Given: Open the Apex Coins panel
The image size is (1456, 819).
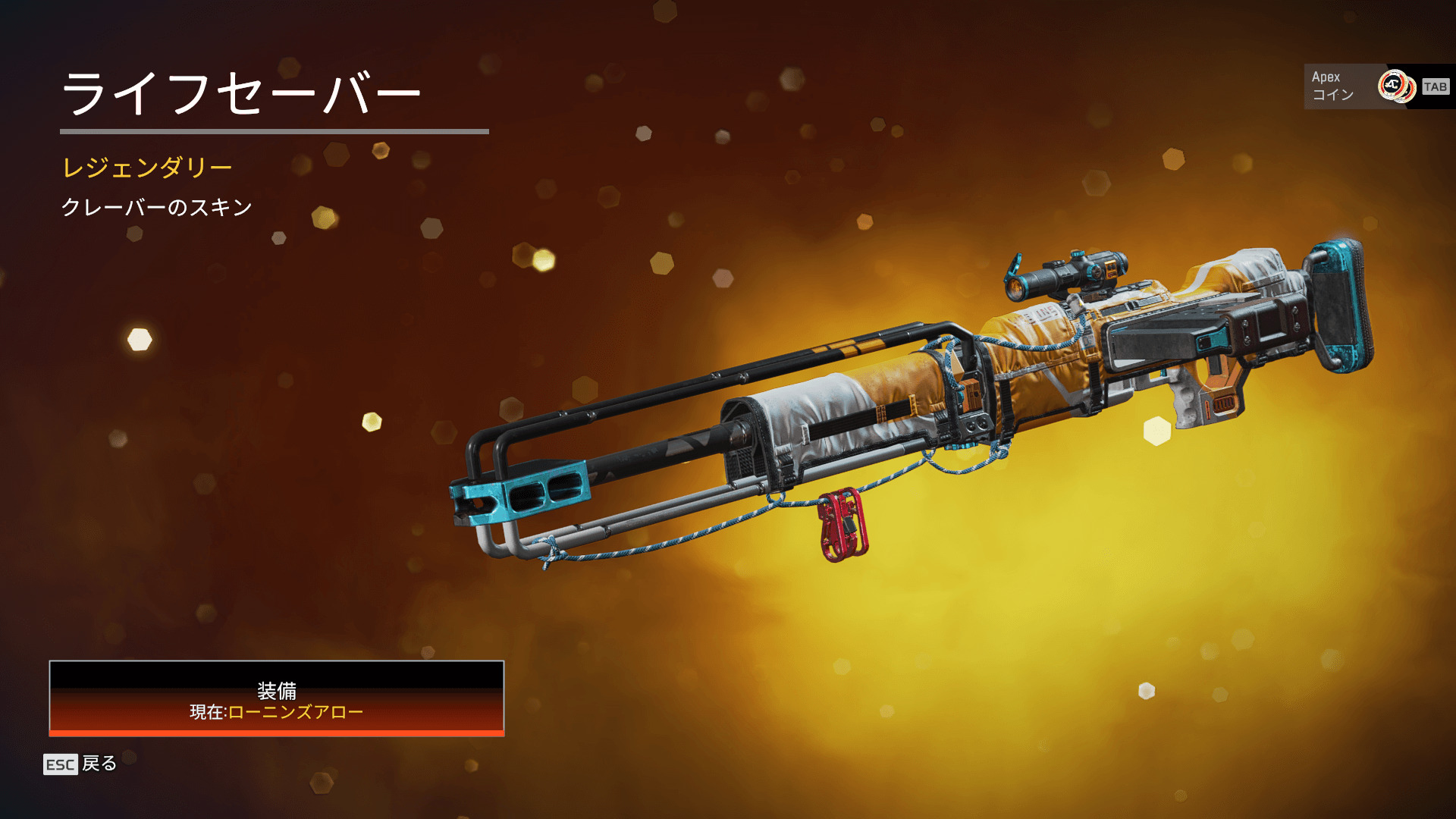Looking at the screenshot, I should [1377, 86].
